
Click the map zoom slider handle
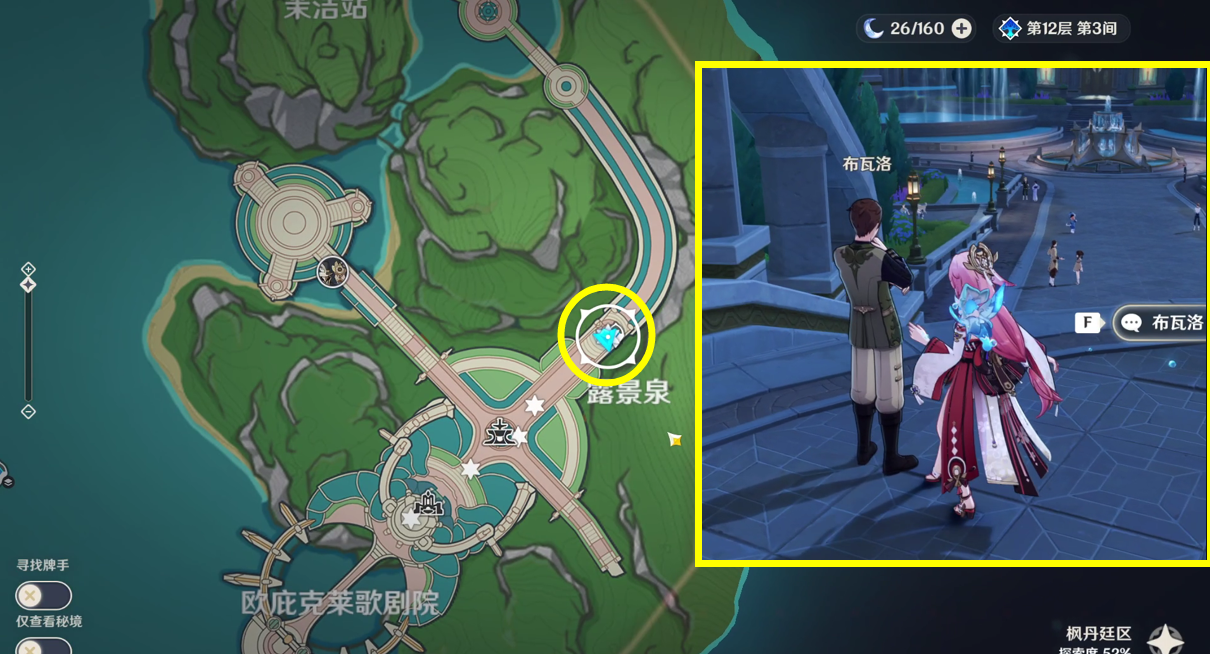coord(28,285)
